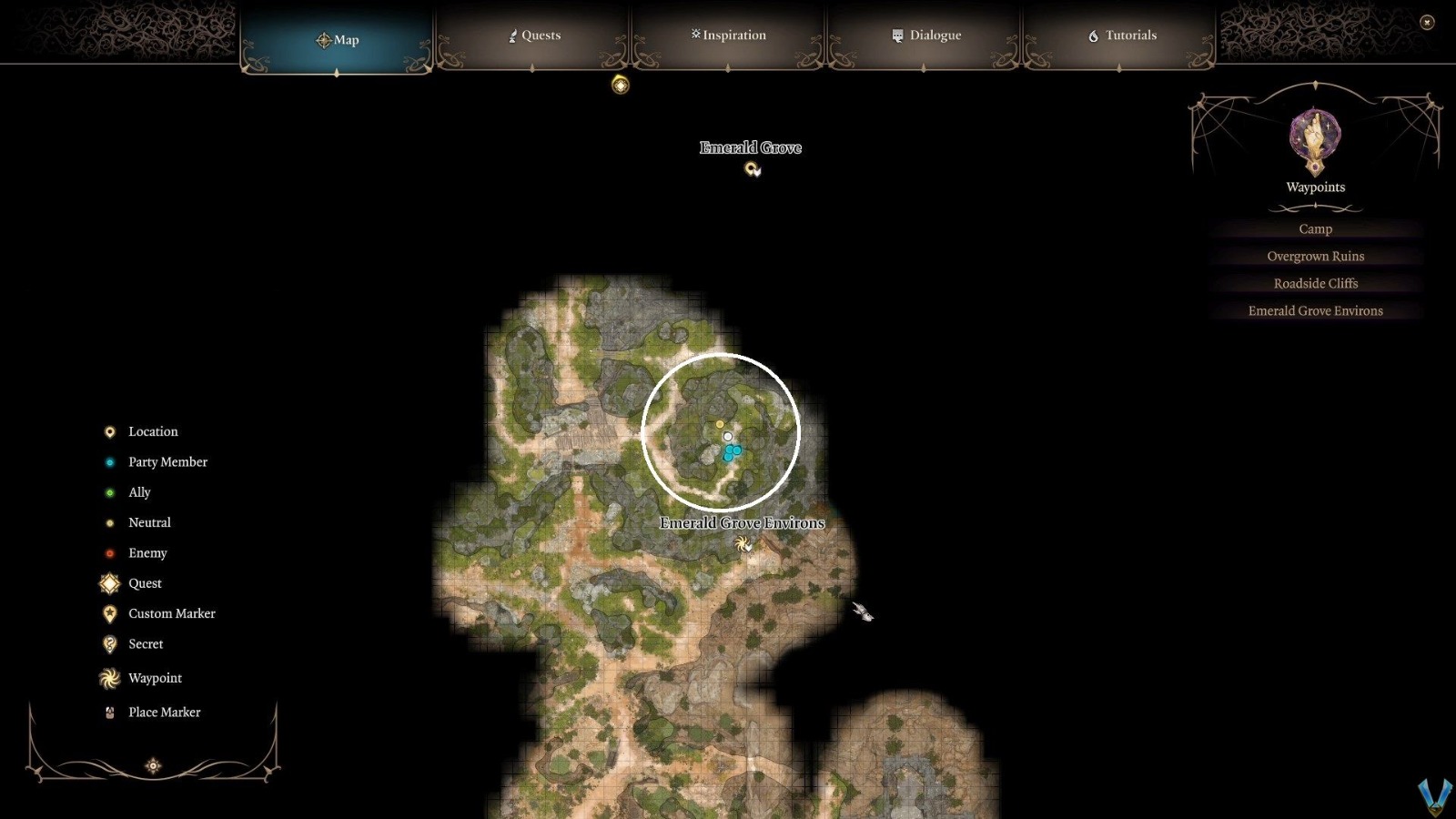Toggle Party Member markers via legend dot
The height and width of the screenshot is (819, 1456).
tap(109, 461)
